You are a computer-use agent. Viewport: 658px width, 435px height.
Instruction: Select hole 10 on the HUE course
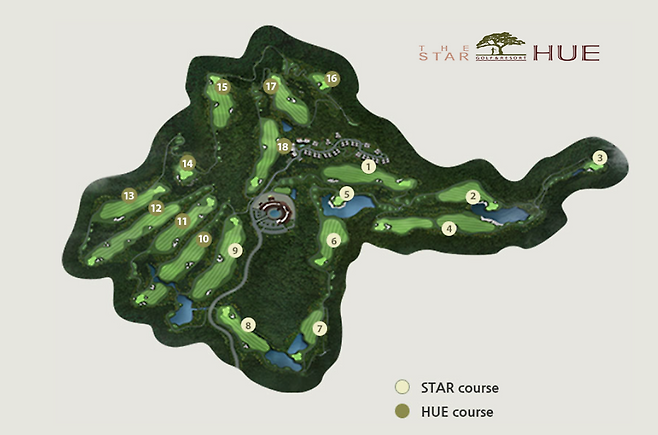203,239
